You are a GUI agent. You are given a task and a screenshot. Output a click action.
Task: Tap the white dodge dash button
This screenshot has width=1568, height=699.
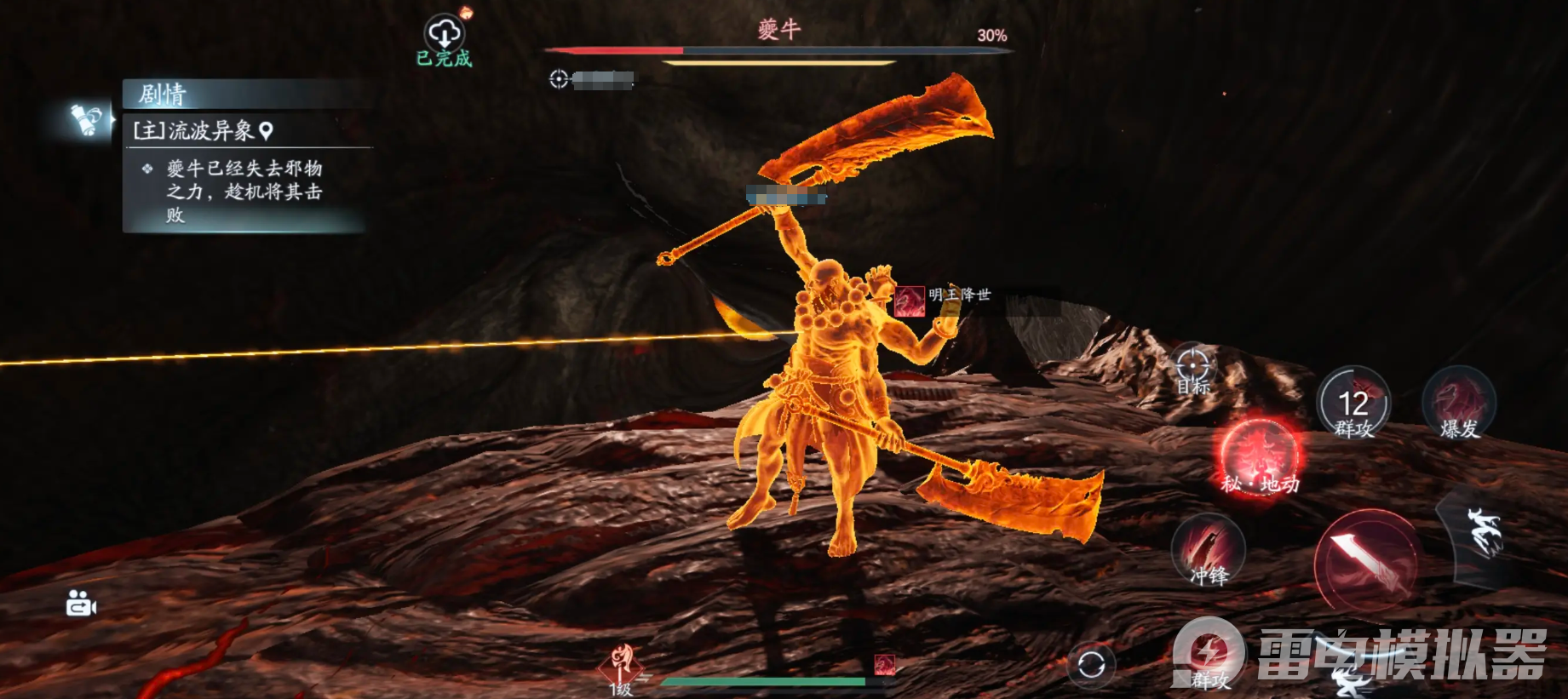click(x=1481, y=533)
